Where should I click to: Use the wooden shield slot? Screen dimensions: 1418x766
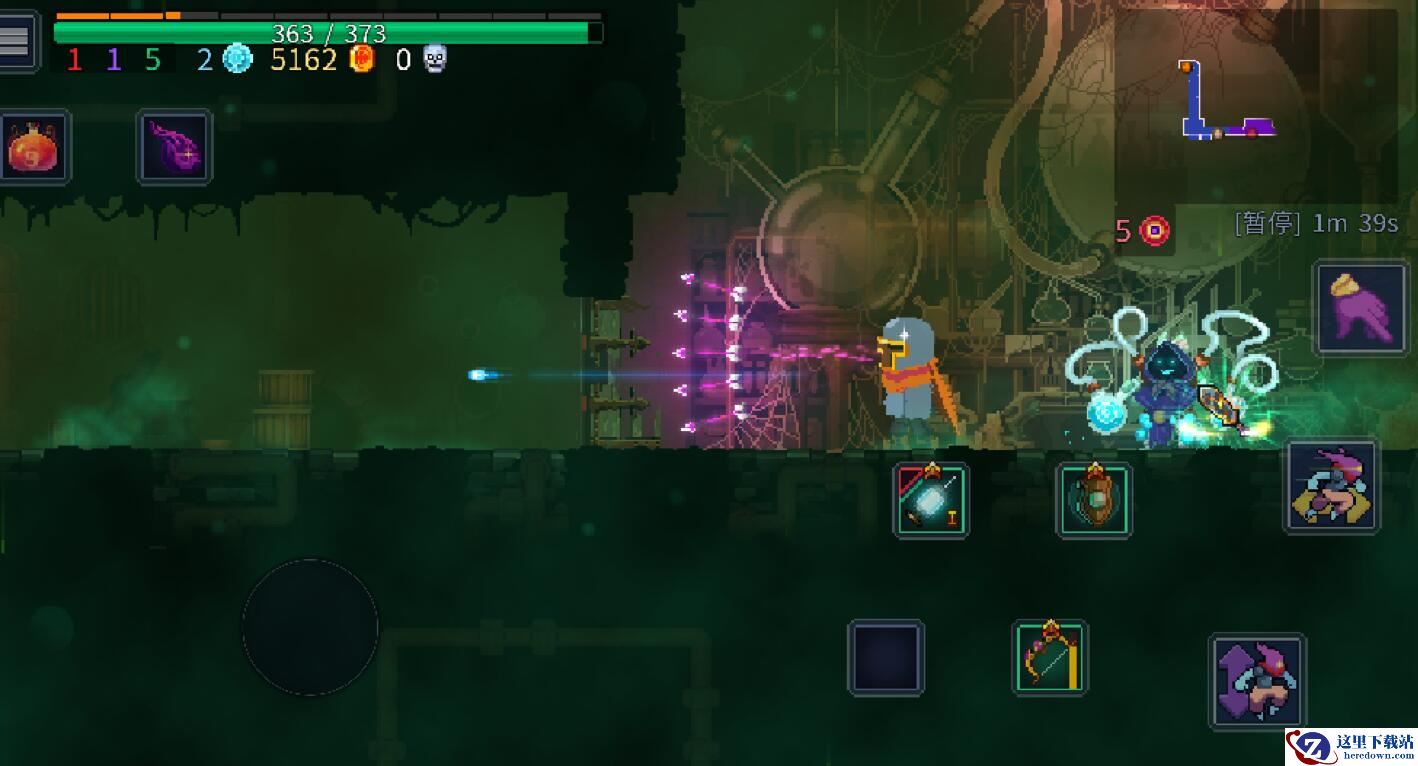point(1095,500)
